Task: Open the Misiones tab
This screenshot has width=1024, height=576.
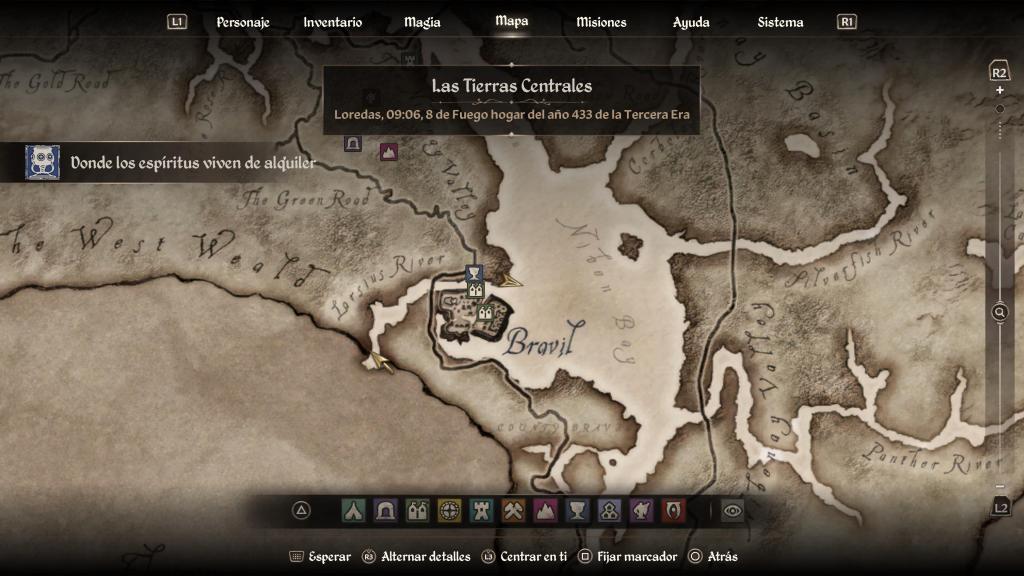Action: tap(601, 22)
